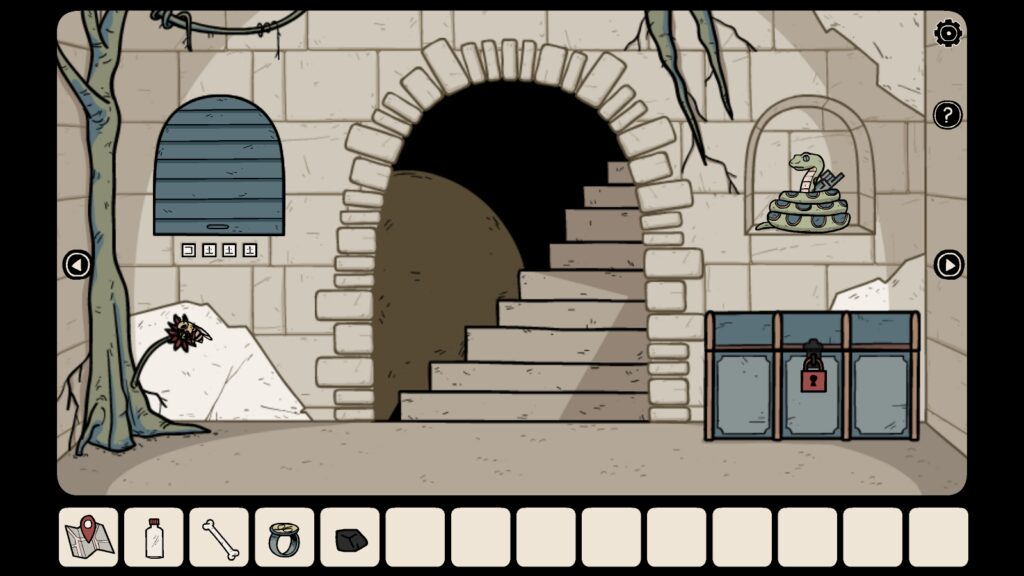Image resolution: width=1024 pixels, height=576 pixels.
Task: Go to the room on the left
Action: [77, 264]
